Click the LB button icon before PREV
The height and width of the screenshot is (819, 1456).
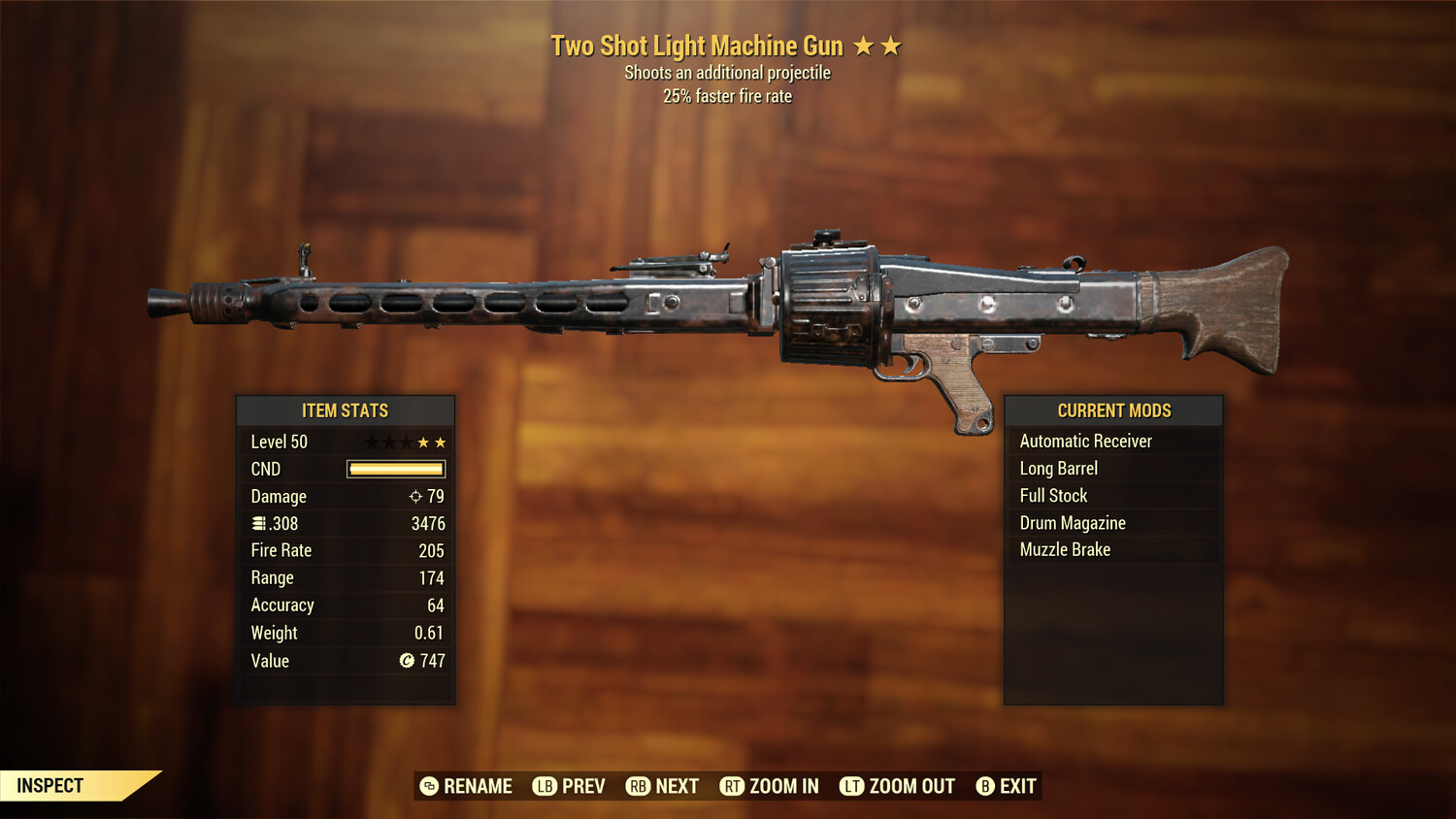click(x=546, y=786)
